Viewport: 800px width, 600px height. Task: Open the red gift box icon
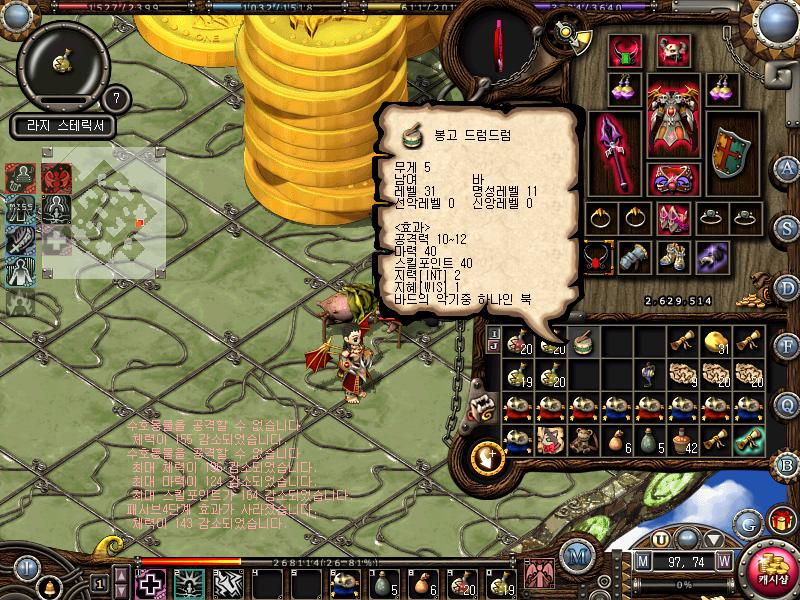[x=780, y=521]
